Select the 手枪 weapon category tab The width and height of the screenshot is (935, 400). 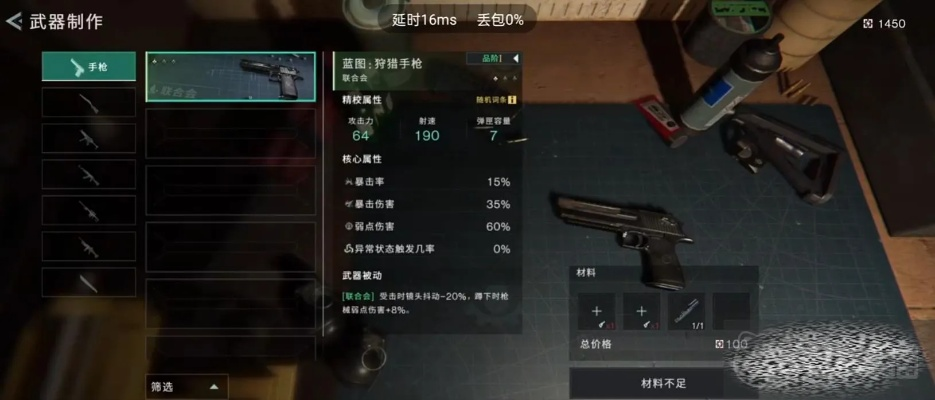89,67
